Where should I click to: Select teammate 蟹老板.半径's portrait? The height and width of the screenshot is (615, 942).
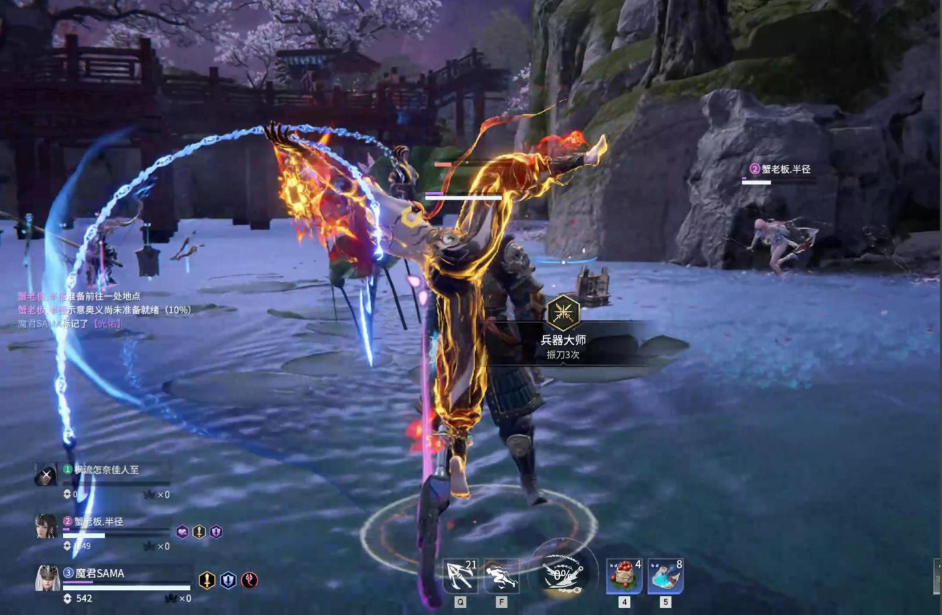[46, 526]
